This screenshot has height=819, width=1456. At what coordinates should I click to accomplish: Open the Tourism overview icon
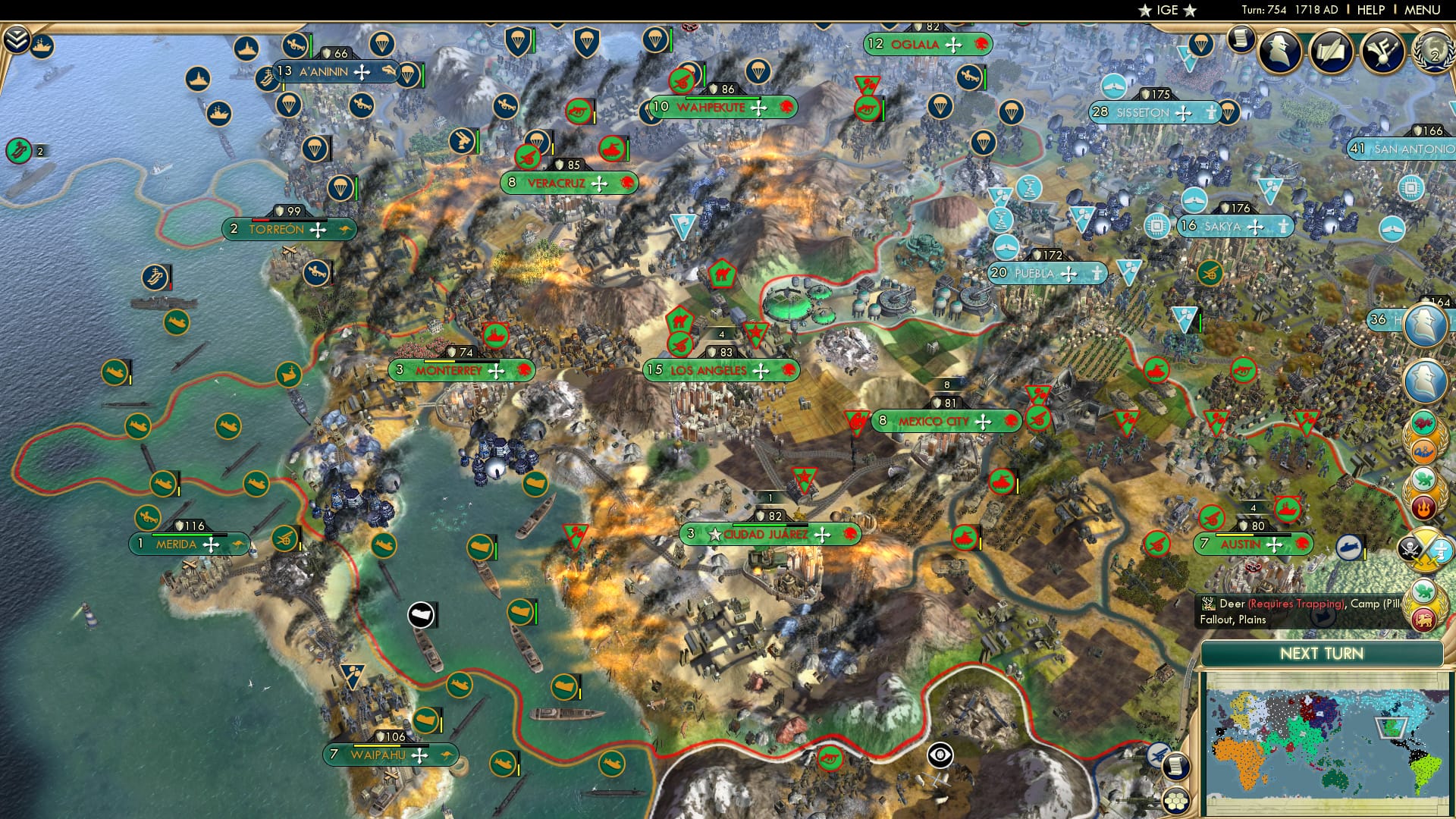tap(1384, 52)
